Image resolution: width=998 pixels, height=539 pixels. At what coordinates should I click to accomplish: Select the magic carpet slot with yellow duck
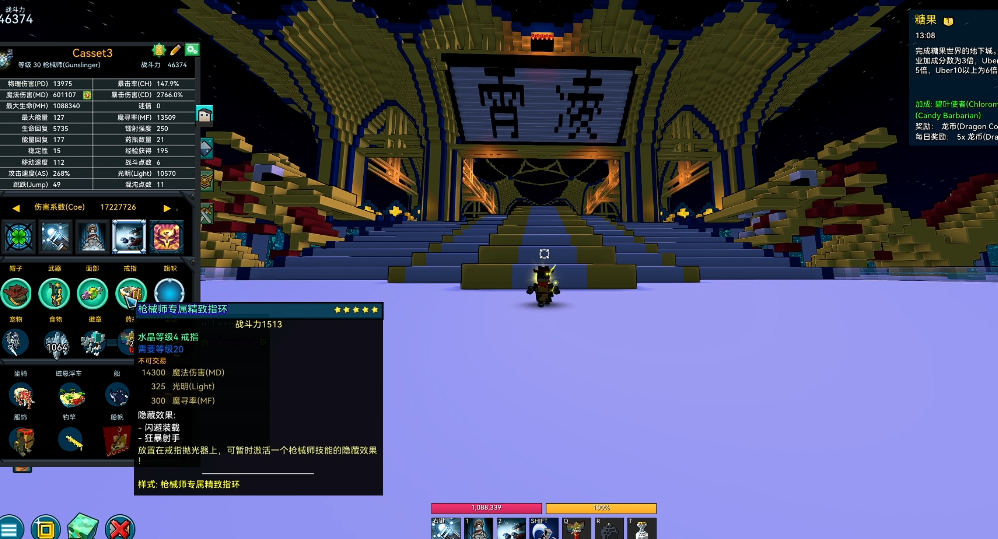(x=71, y=395)
